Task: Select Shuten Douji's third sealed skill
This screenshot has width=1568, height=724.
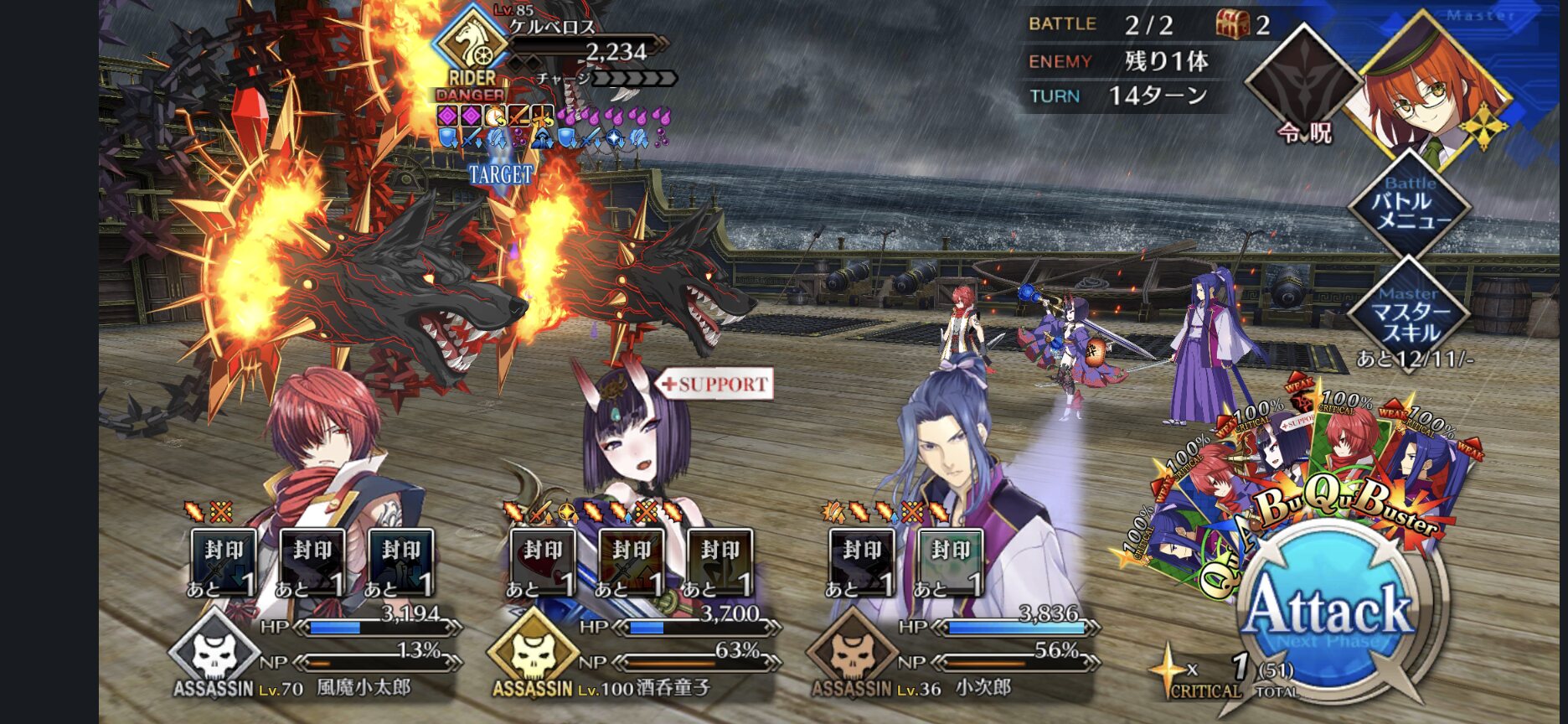Action: [x=720, y=561]
